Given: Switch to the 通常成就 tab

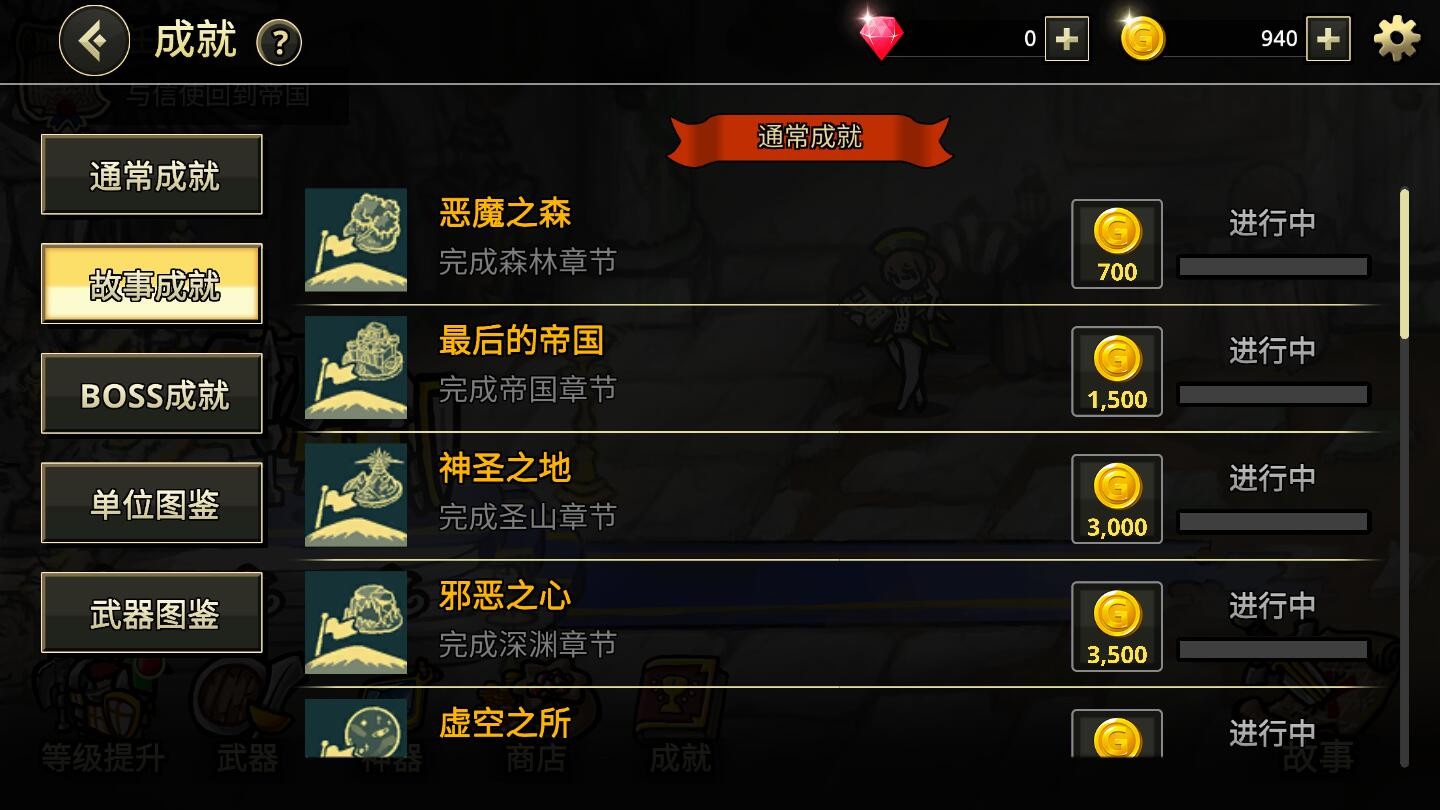Looking at the screenshot, I should coord(151,173).
